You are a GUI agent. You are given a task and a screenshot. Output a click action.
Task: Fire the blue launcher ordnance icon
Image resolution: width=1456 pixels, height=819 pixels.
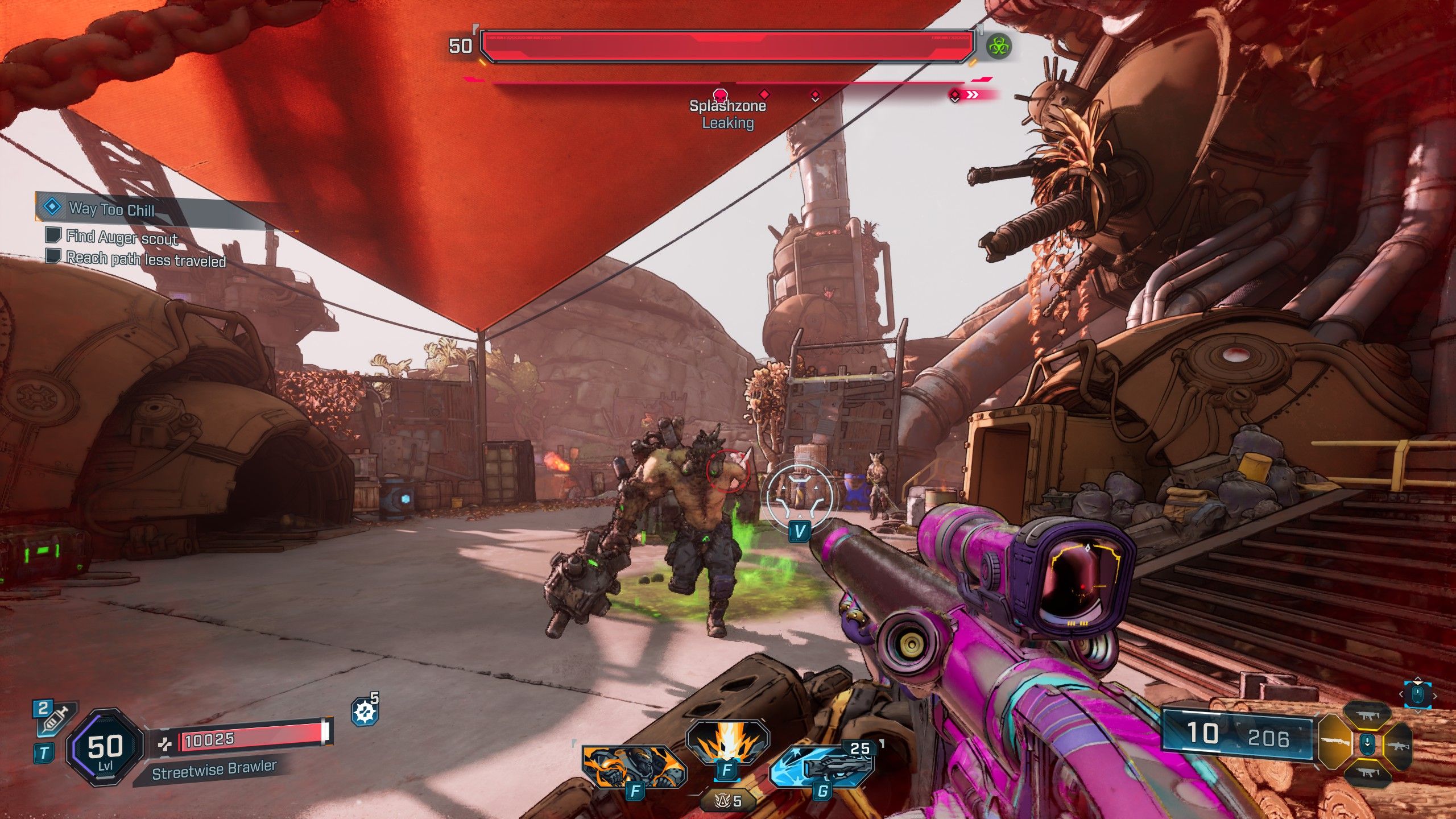(822, 767)
